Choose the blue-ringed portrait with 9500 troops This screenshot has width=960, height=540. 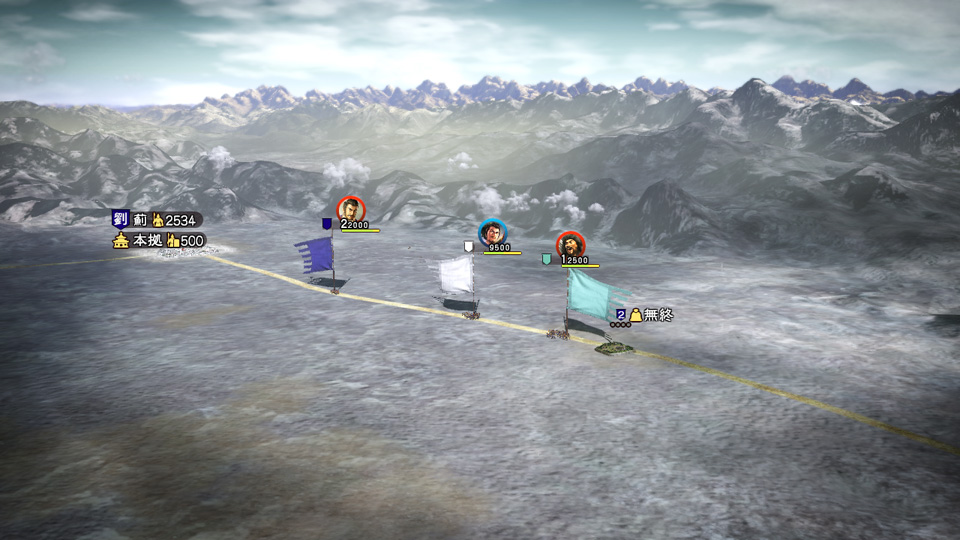pyautogui.click(x=492, y=233)
